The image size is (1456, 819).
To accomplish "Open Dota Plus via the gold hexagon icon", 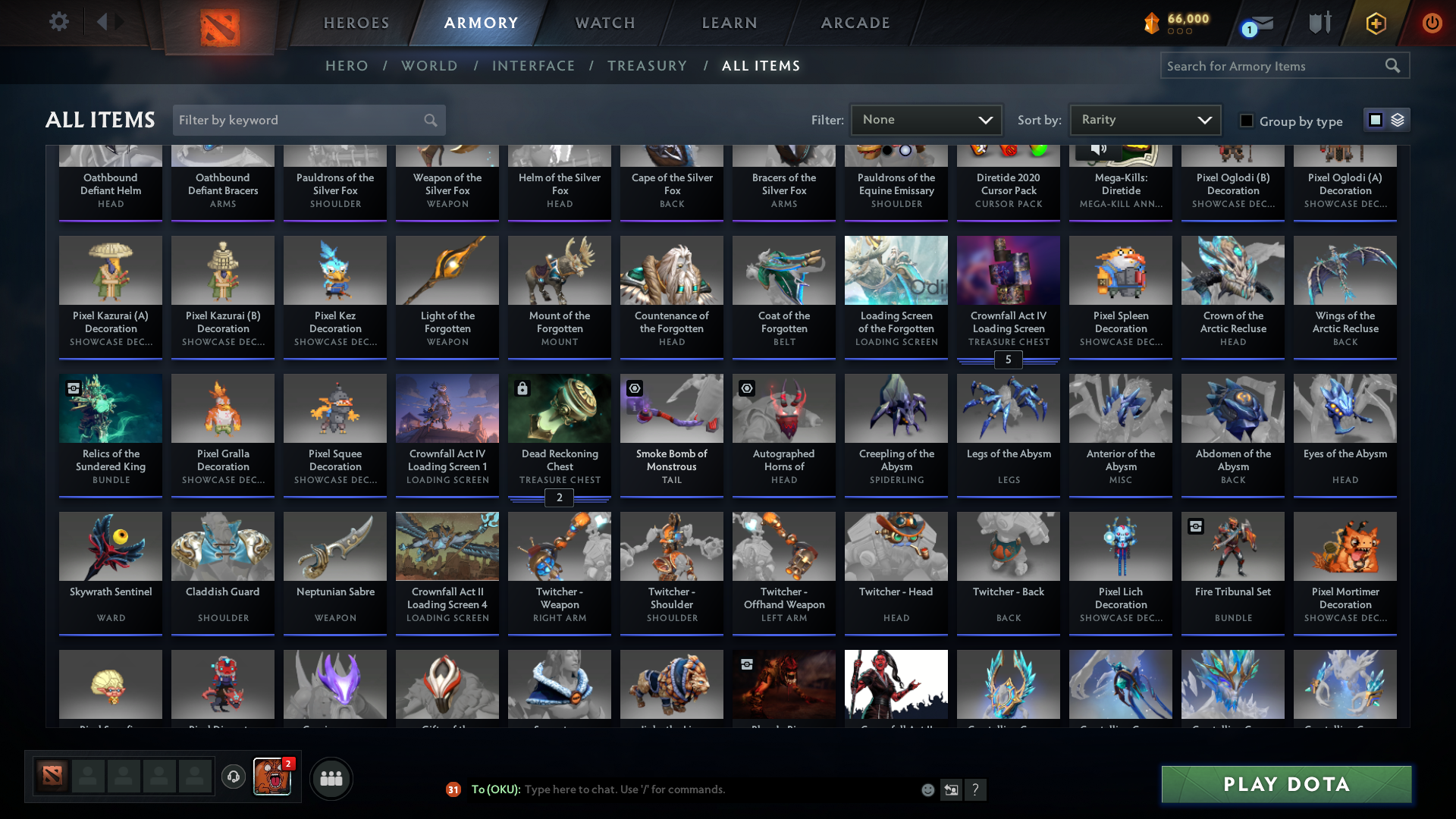I will [1376, 24].
